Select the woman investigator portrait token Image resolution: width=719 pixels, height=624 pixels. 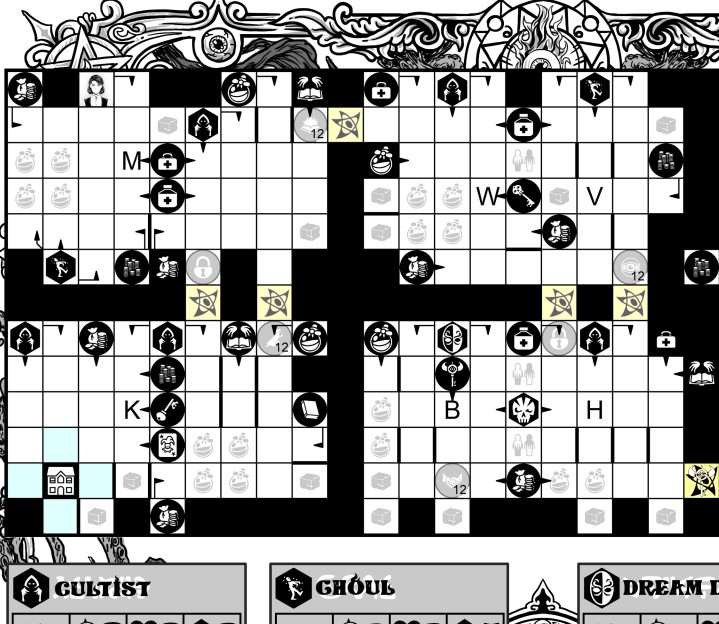point(97,88)
